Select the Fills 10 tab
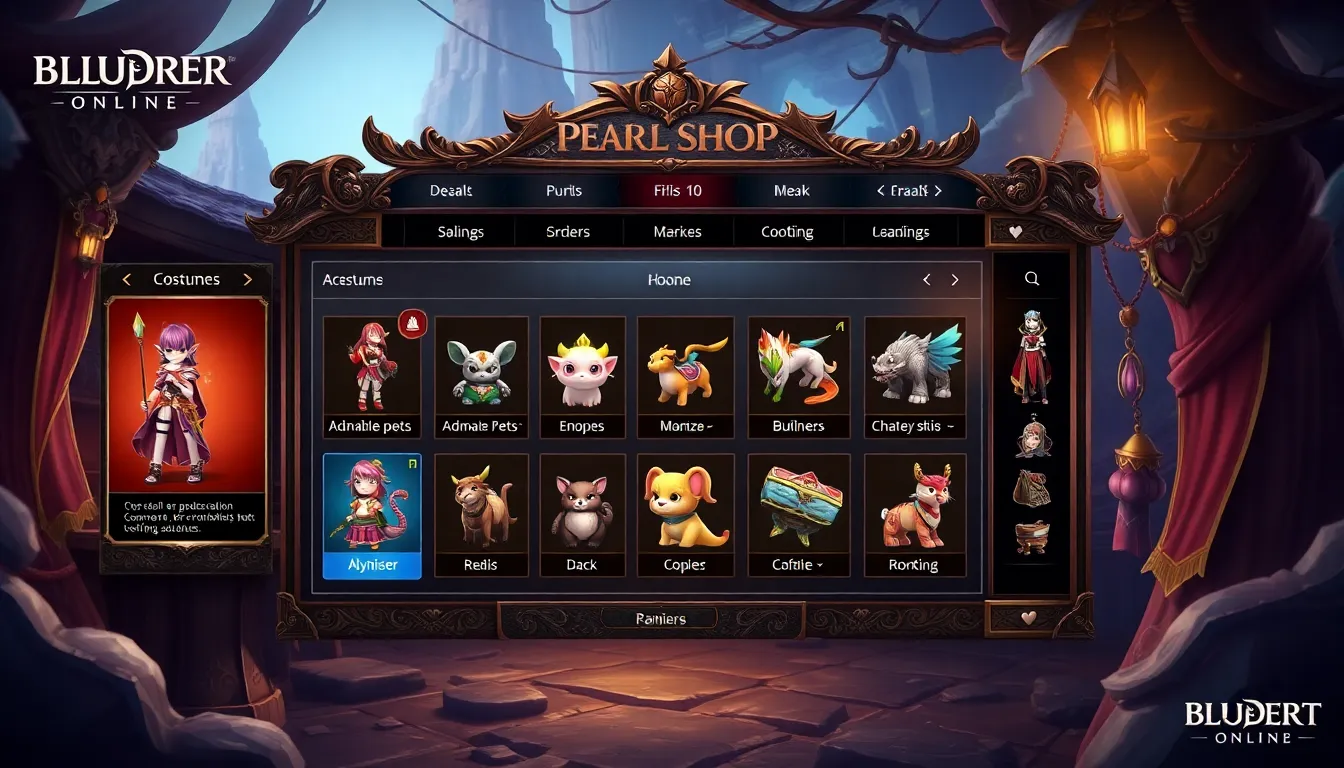 (678, 190)
